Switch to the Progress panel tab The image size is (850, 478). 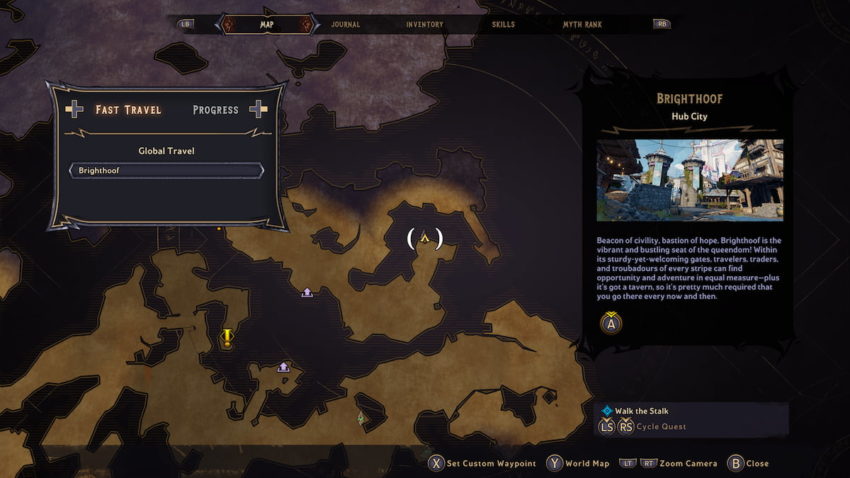[215, 110]
